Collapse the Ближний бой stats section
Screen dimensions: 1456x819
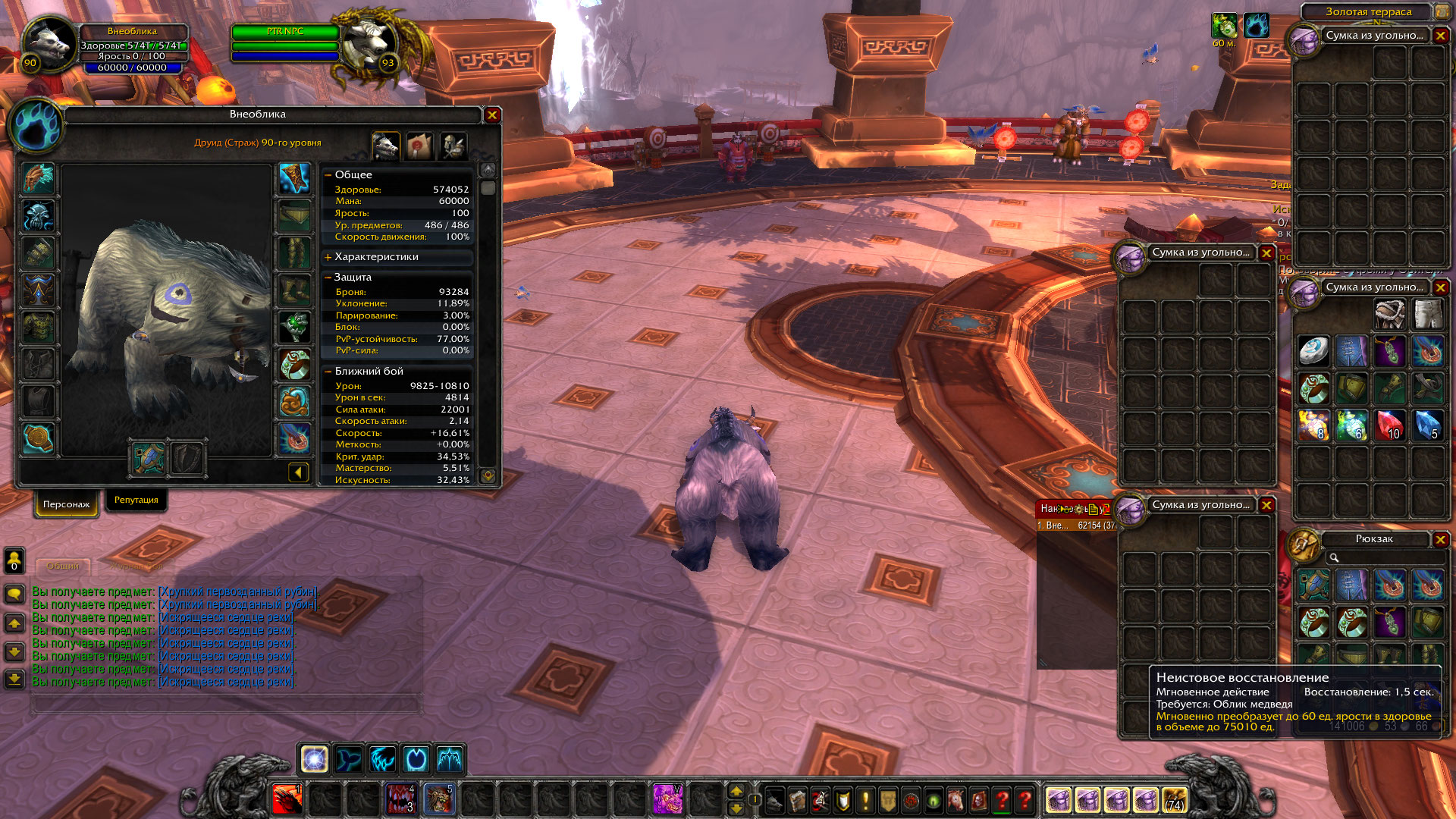(x=328, y=372)
